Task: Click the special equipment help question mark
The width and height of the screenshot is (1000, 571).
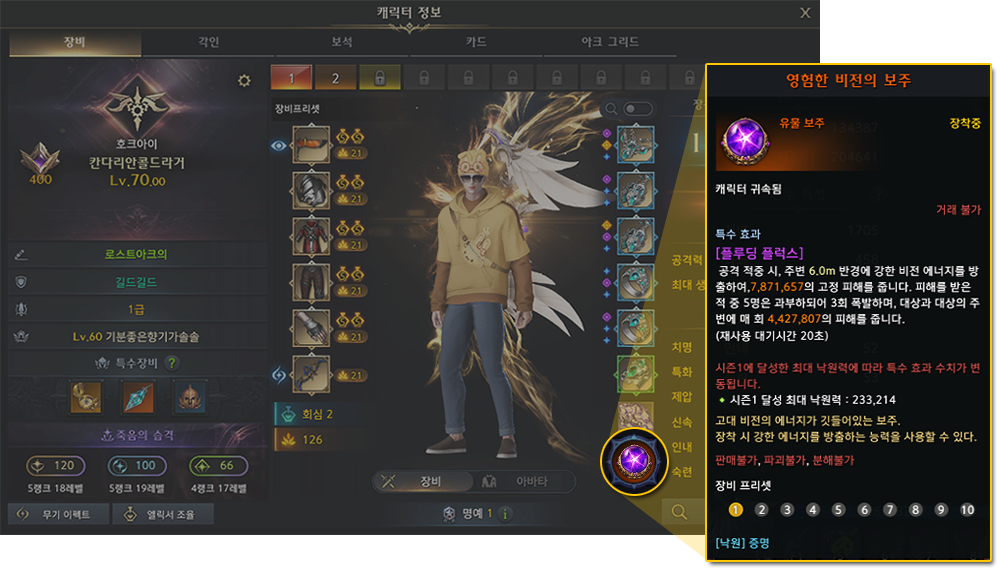Action: pos(172,363)
